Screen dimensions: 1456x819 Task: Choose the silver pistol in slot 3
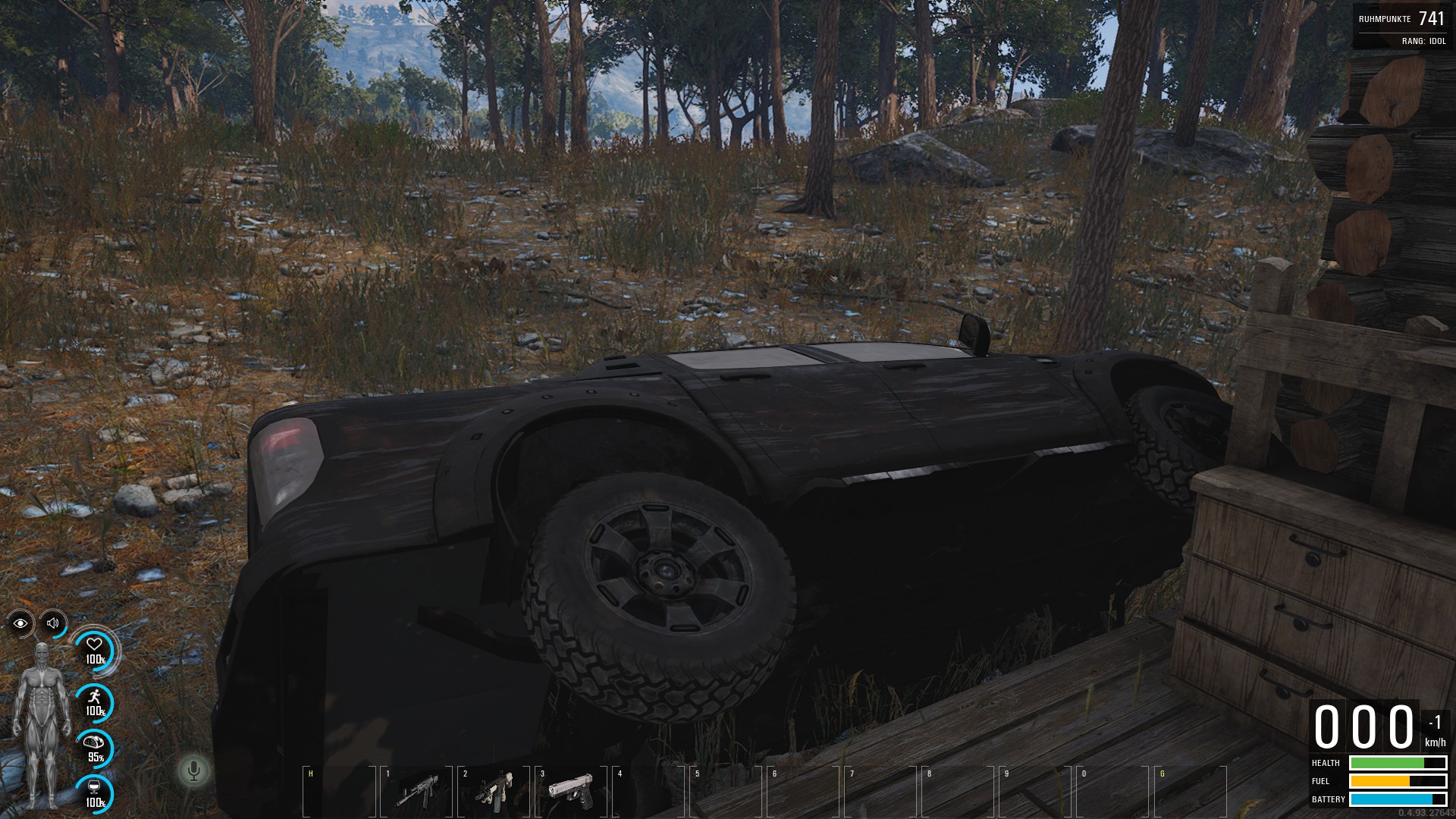pos(570,790)
